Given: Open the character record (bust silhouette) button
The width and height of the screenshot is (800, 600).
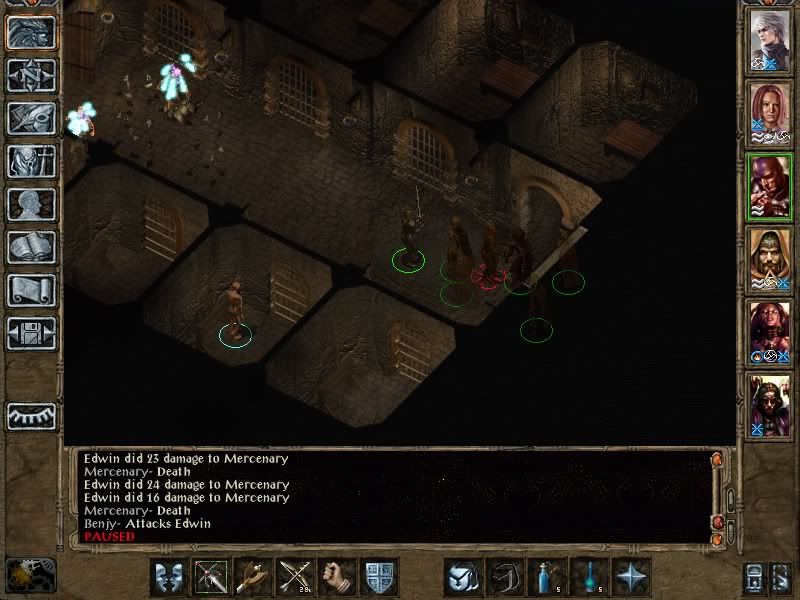Looking at the screenshot, I should (30, 204).
